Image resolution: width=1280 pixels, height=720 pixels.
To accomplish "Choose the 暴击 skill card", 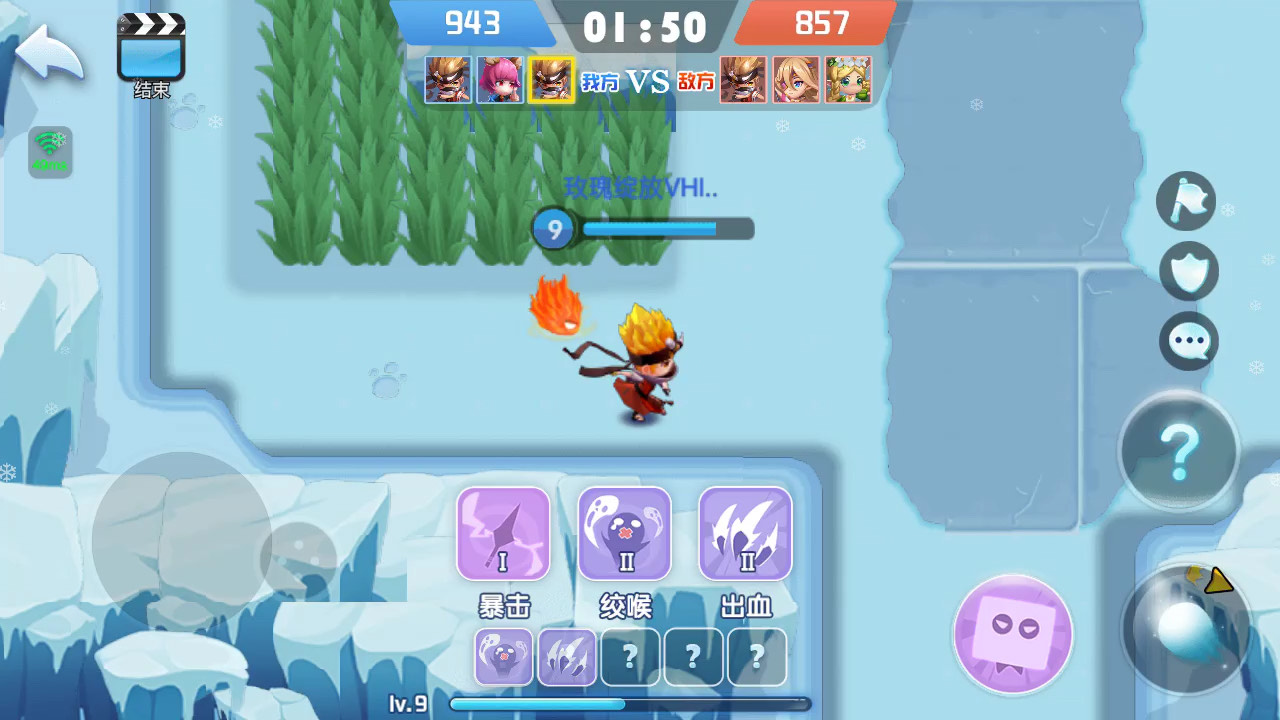I will tap(503, 533).
